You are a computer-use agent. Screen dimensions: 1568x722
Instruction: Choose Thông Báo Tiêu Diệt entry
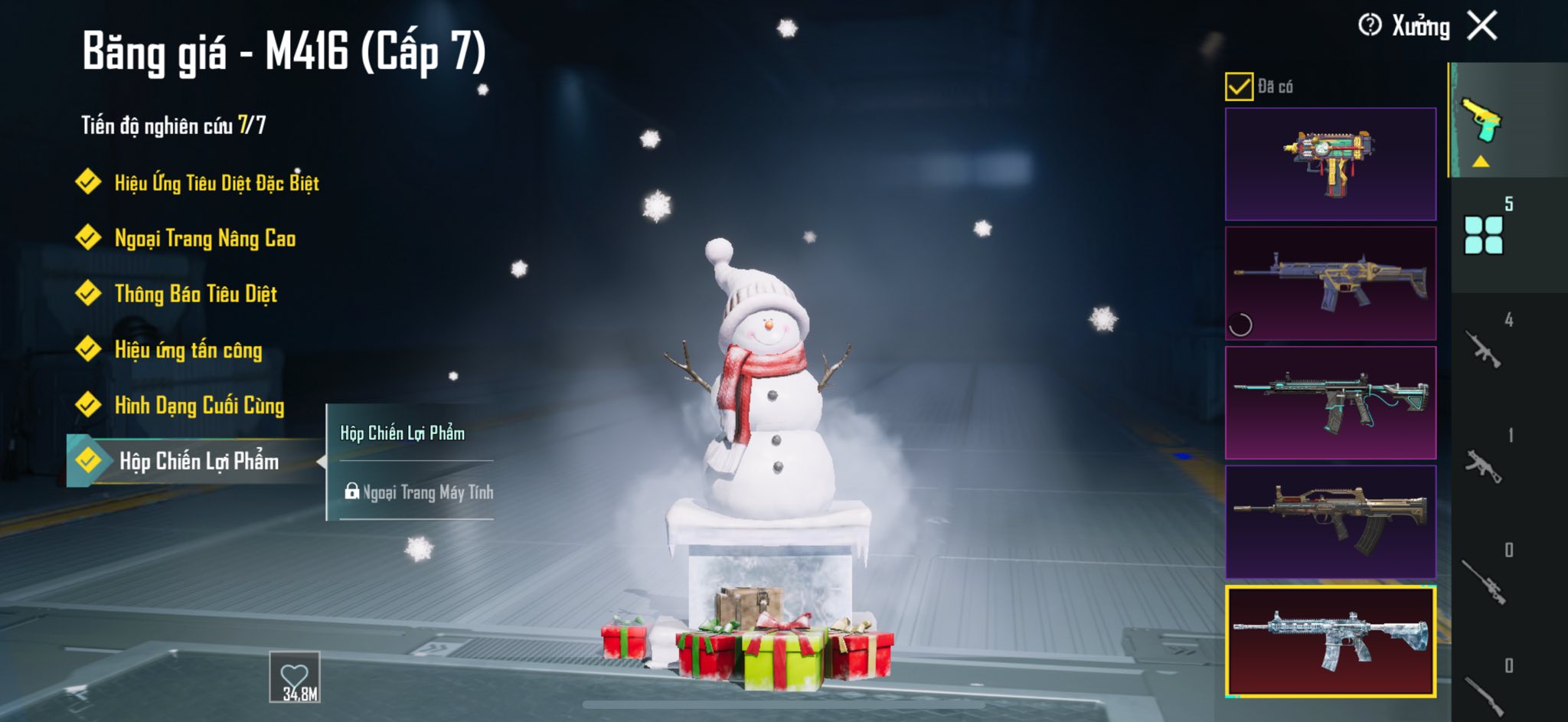pyautogui.click(x=195, y=294)
